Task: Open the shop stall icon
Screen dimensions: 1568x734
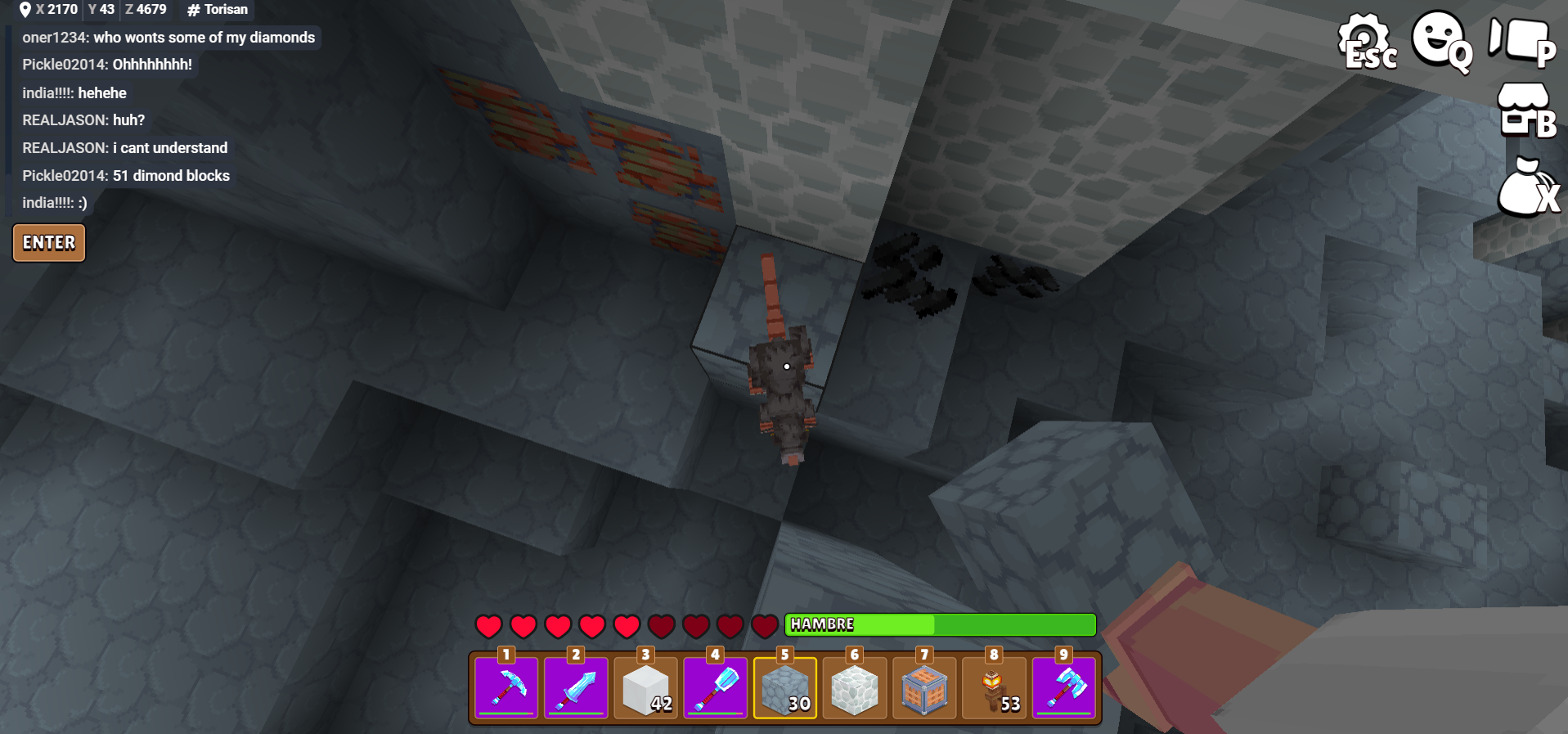Action: coord(1525,111)
